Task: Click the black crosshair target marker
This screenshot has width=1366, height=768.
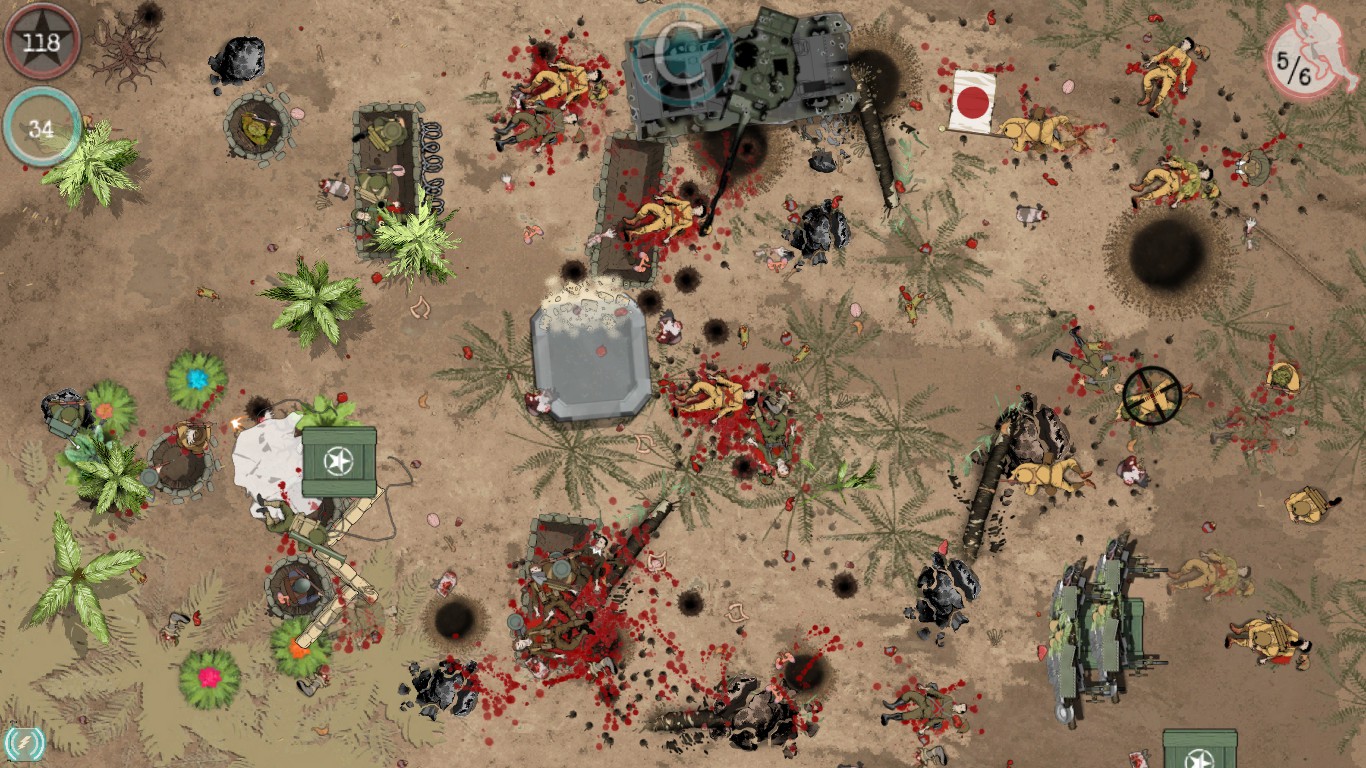Action: tap(1152, 395)
